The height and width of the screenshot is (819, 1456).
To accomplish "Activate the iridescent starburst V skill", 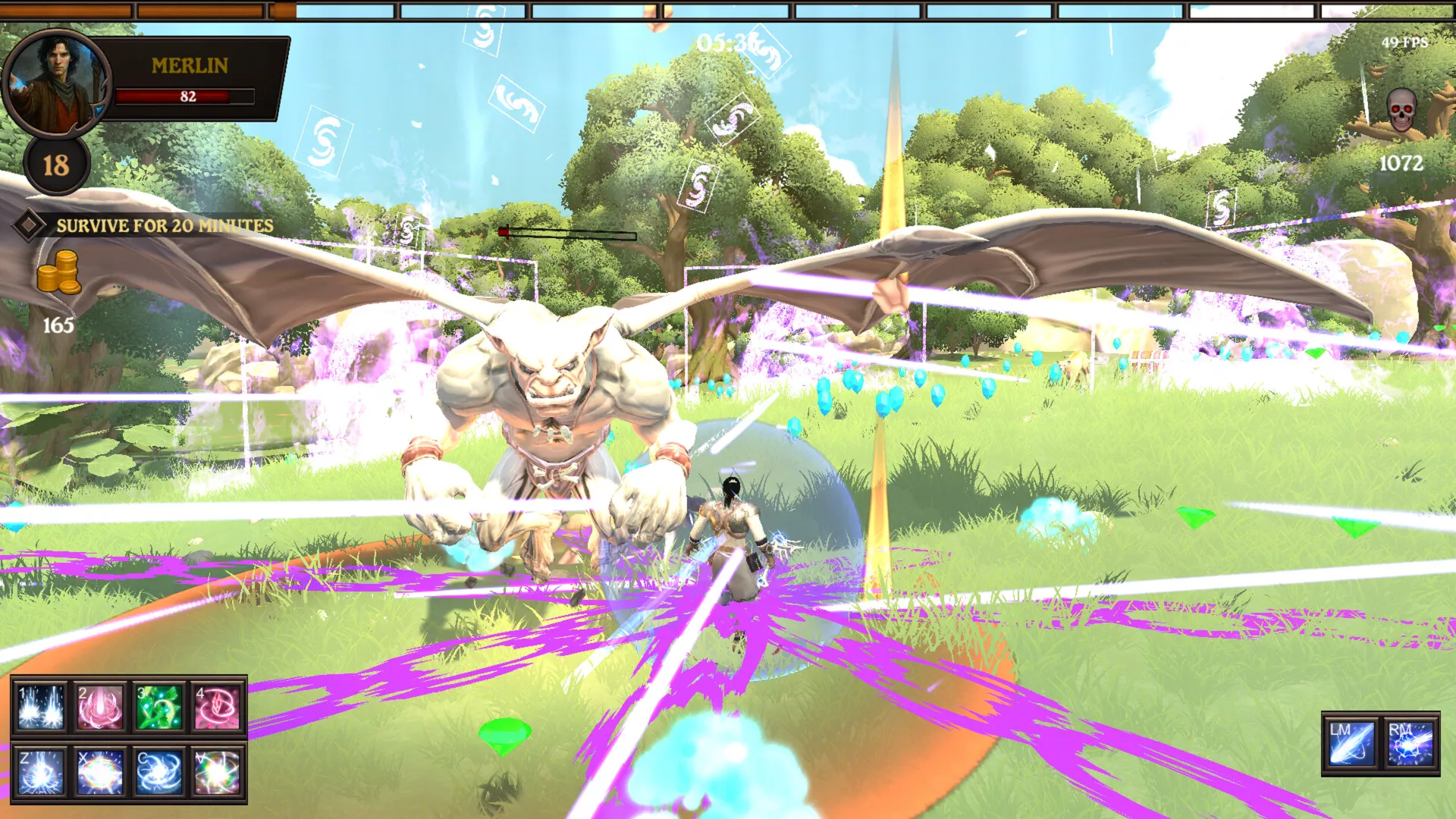I will 218,772.
